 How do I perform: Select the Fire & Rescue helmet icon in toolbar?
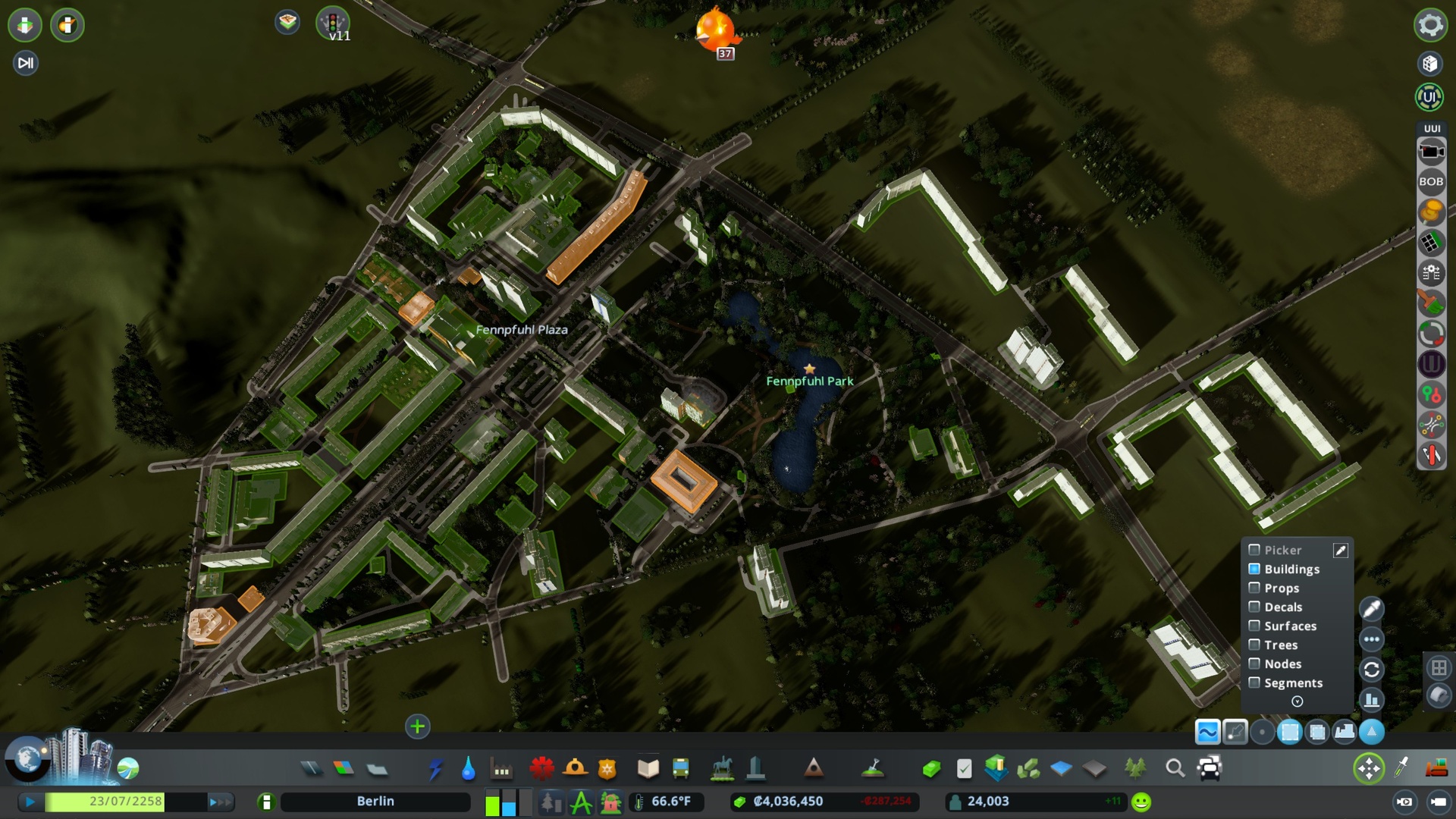click(576, 767)
